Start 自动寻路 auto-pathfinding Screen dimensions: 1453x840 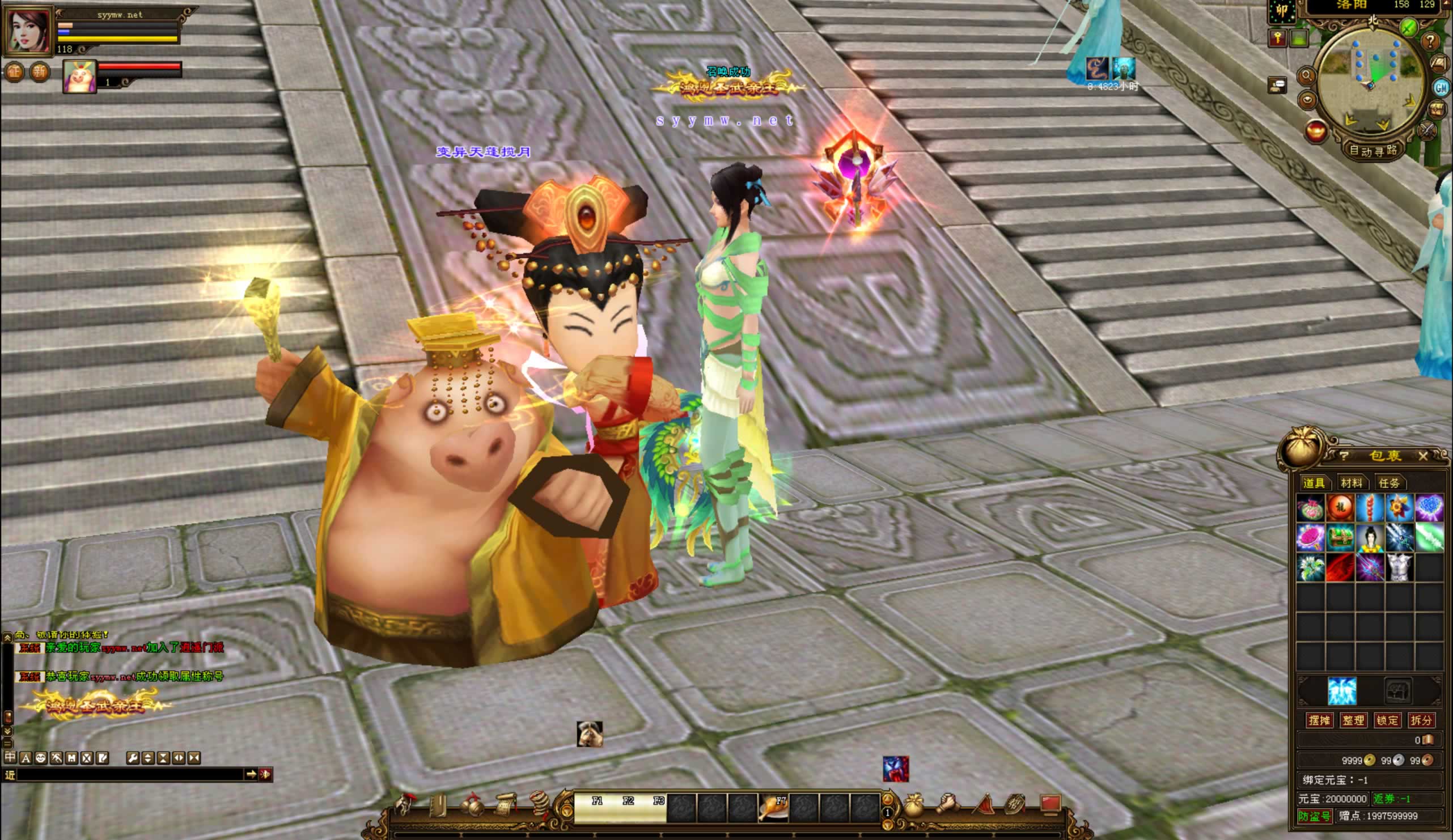(x=1374, y=151)
